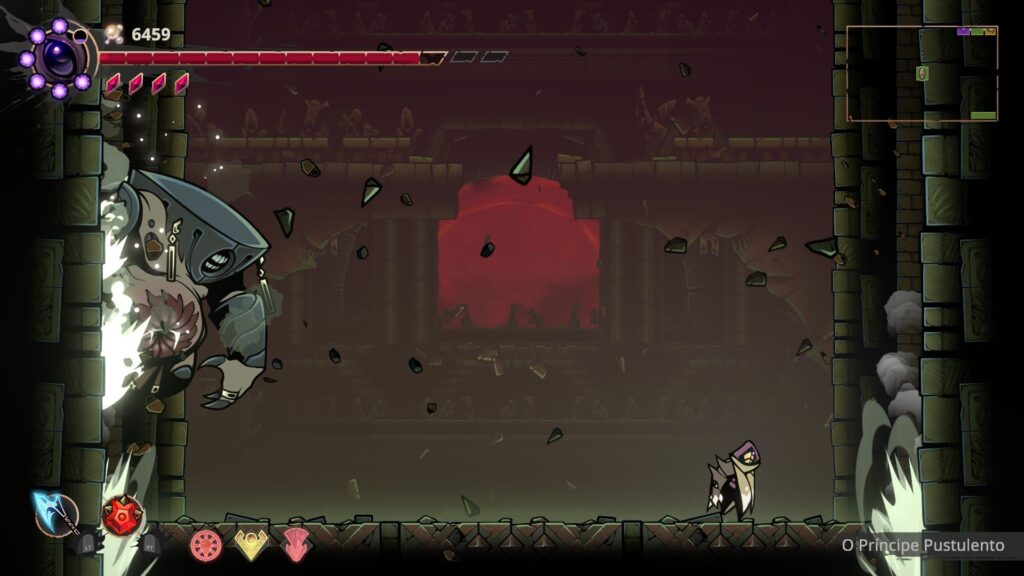Select the golden crest relic icon

[250, 545]
